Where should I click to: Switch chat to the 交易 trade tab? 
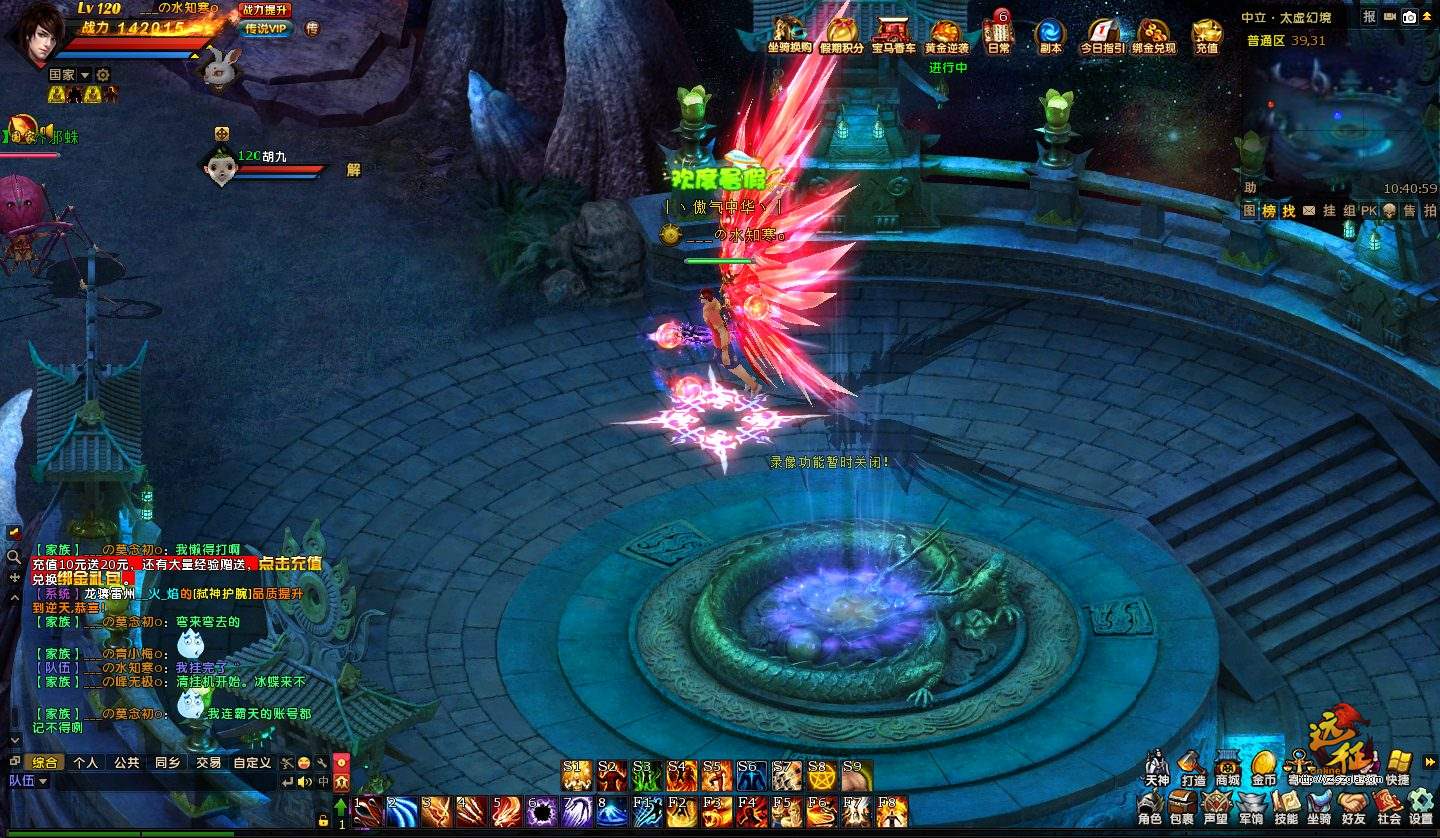(x=208, y=762)
